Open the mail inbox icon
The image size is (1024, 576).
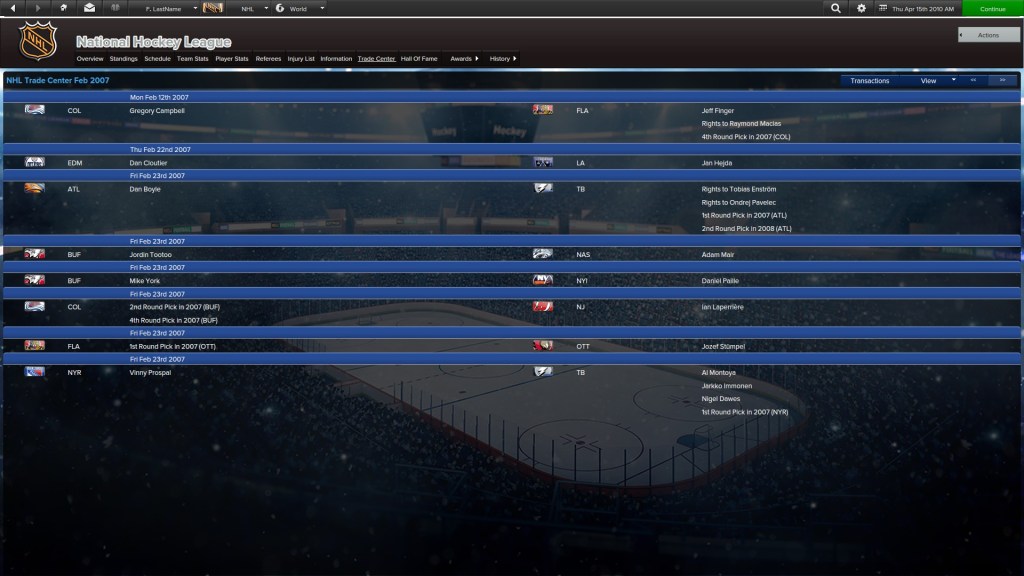coord(89,8)
